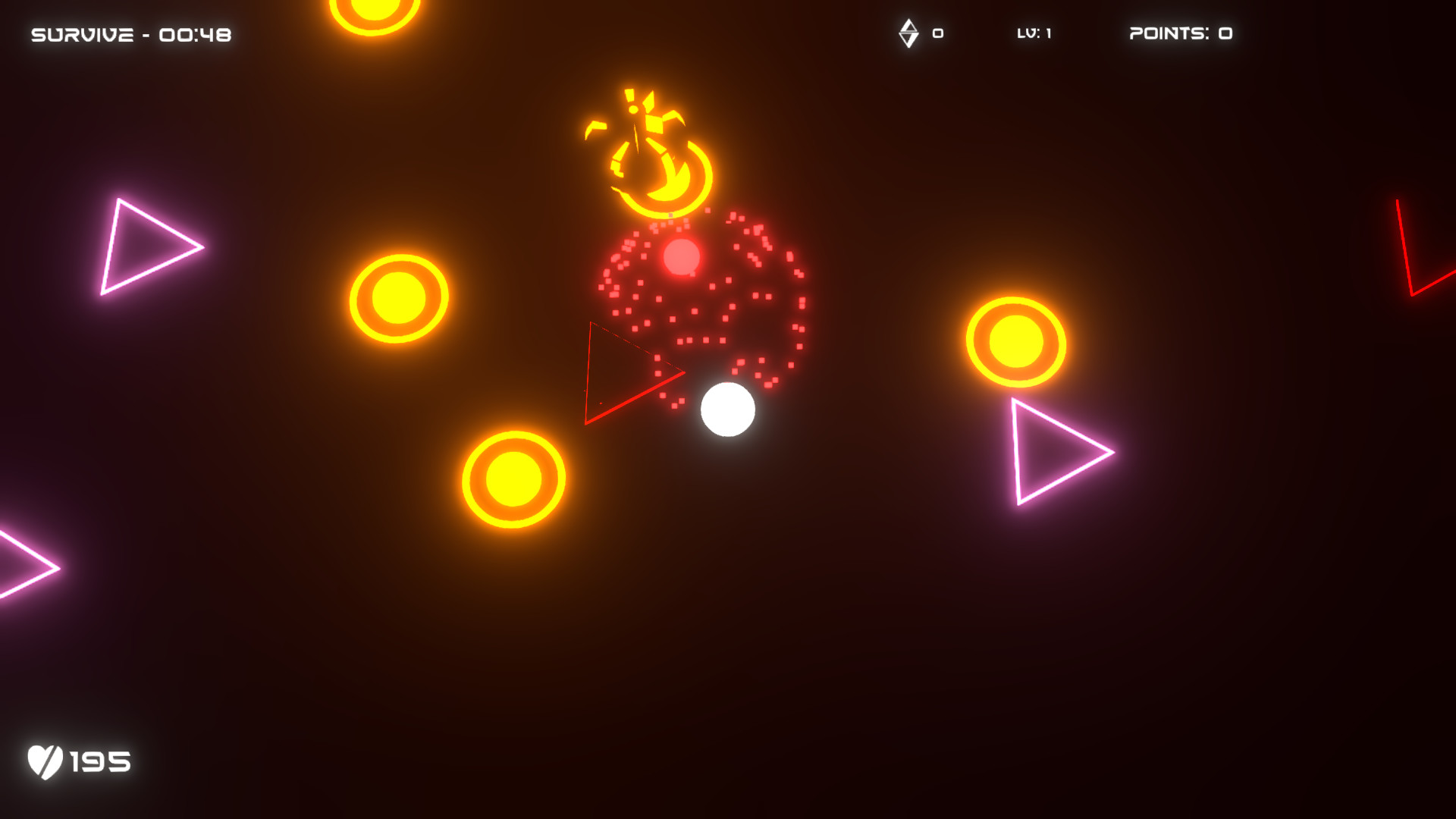This screenshot has height=819, width=1456.
Task: Click the orange circle near the left middle
Action: (x=397, y=297)
